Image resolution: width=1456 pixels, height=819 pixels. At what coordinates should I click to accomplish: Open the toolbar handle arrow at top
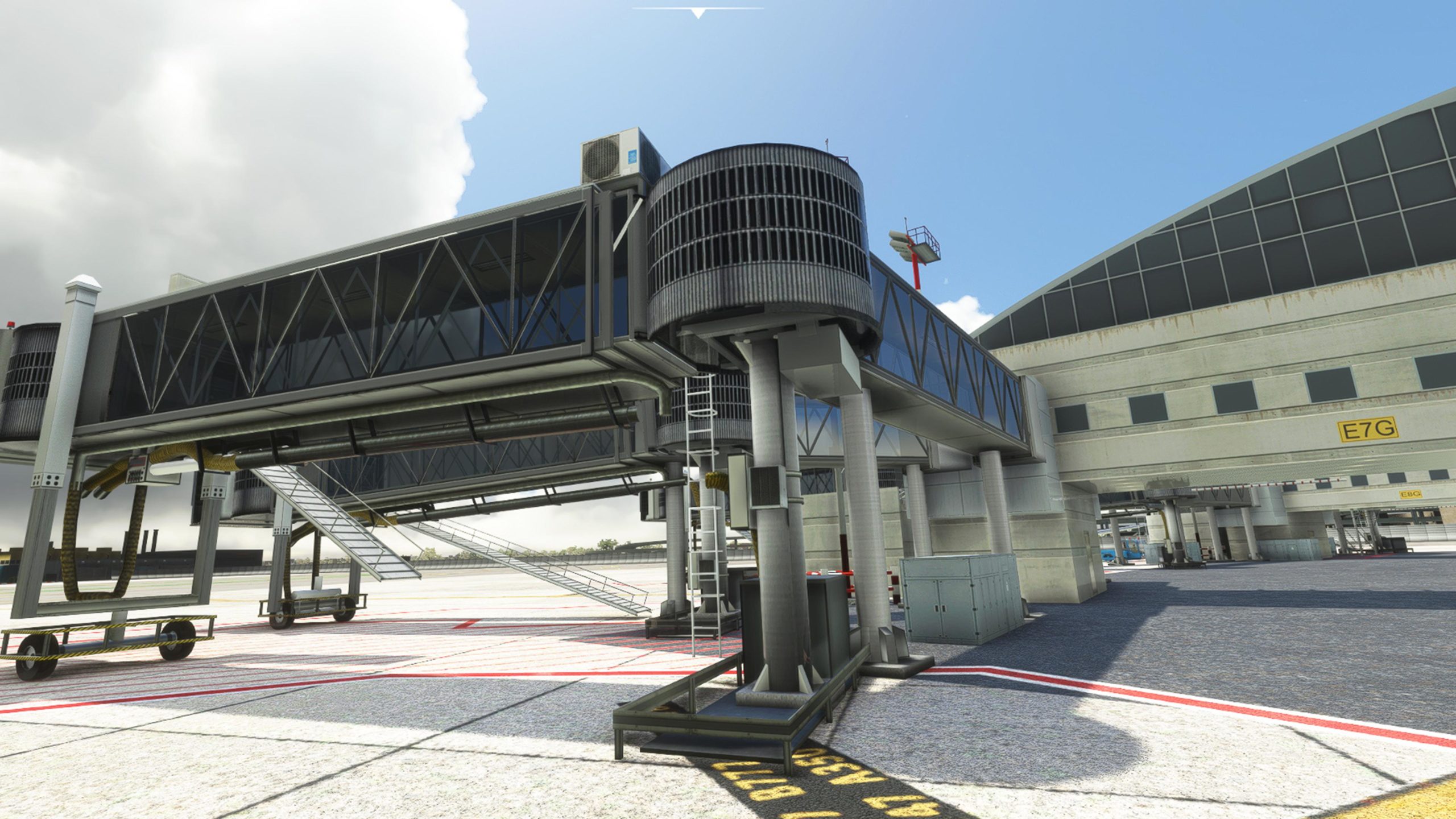point(698,13)
